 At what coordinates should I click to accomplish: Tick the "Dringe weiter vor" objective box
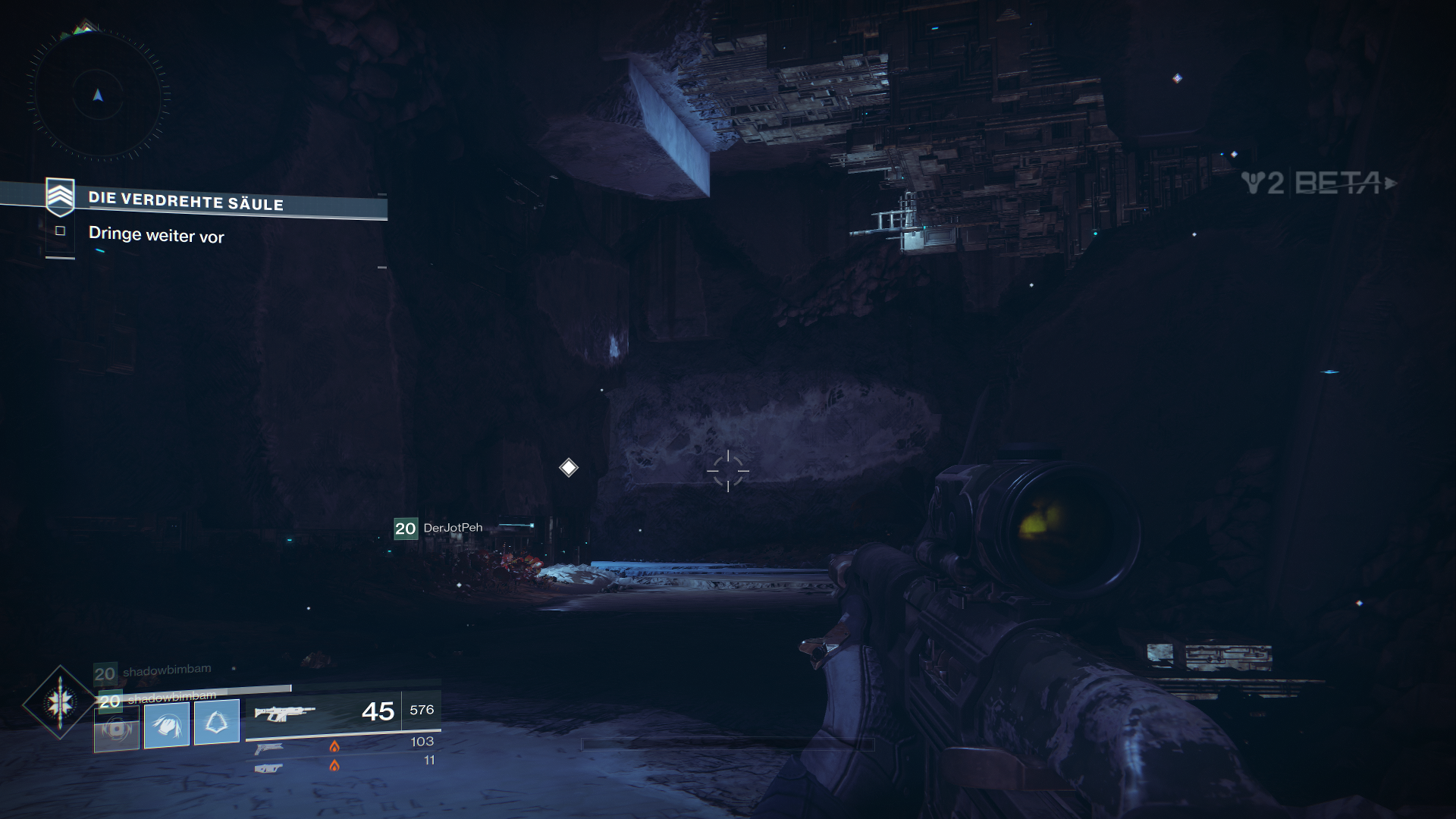(x=61, y=231)
